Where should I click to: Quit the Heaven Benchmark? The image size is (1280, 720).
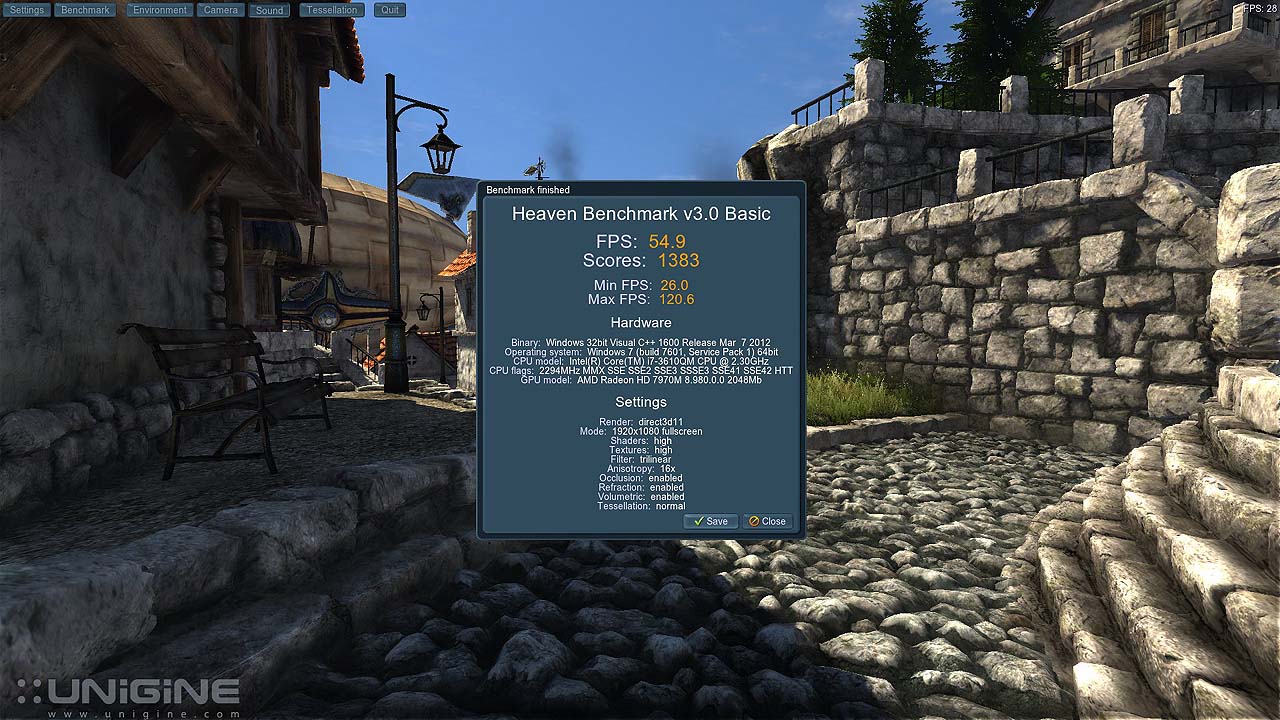pos(390,10)
